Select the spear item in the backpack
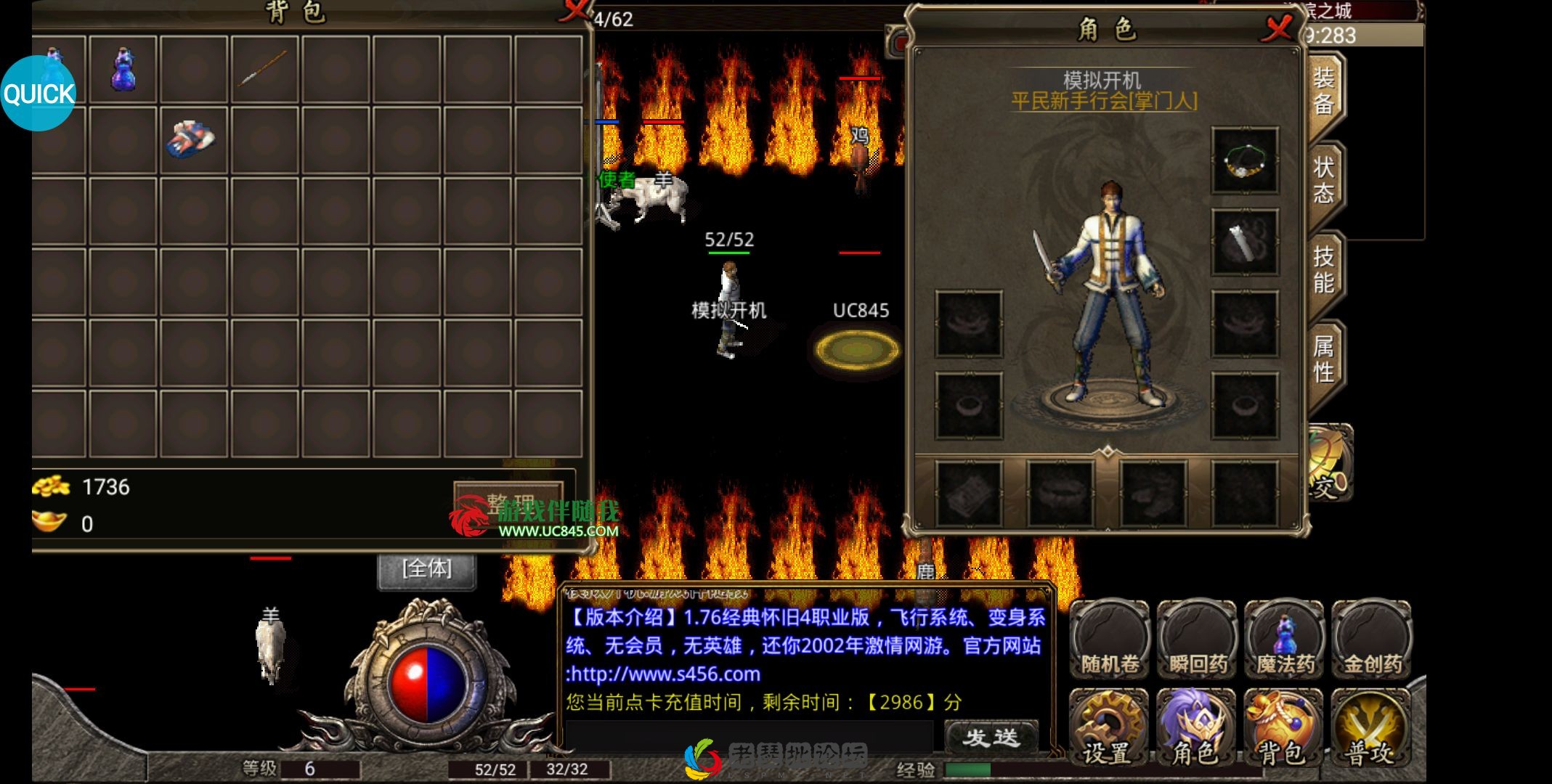This screenshot has width=1552, height=784. [264, 69]
